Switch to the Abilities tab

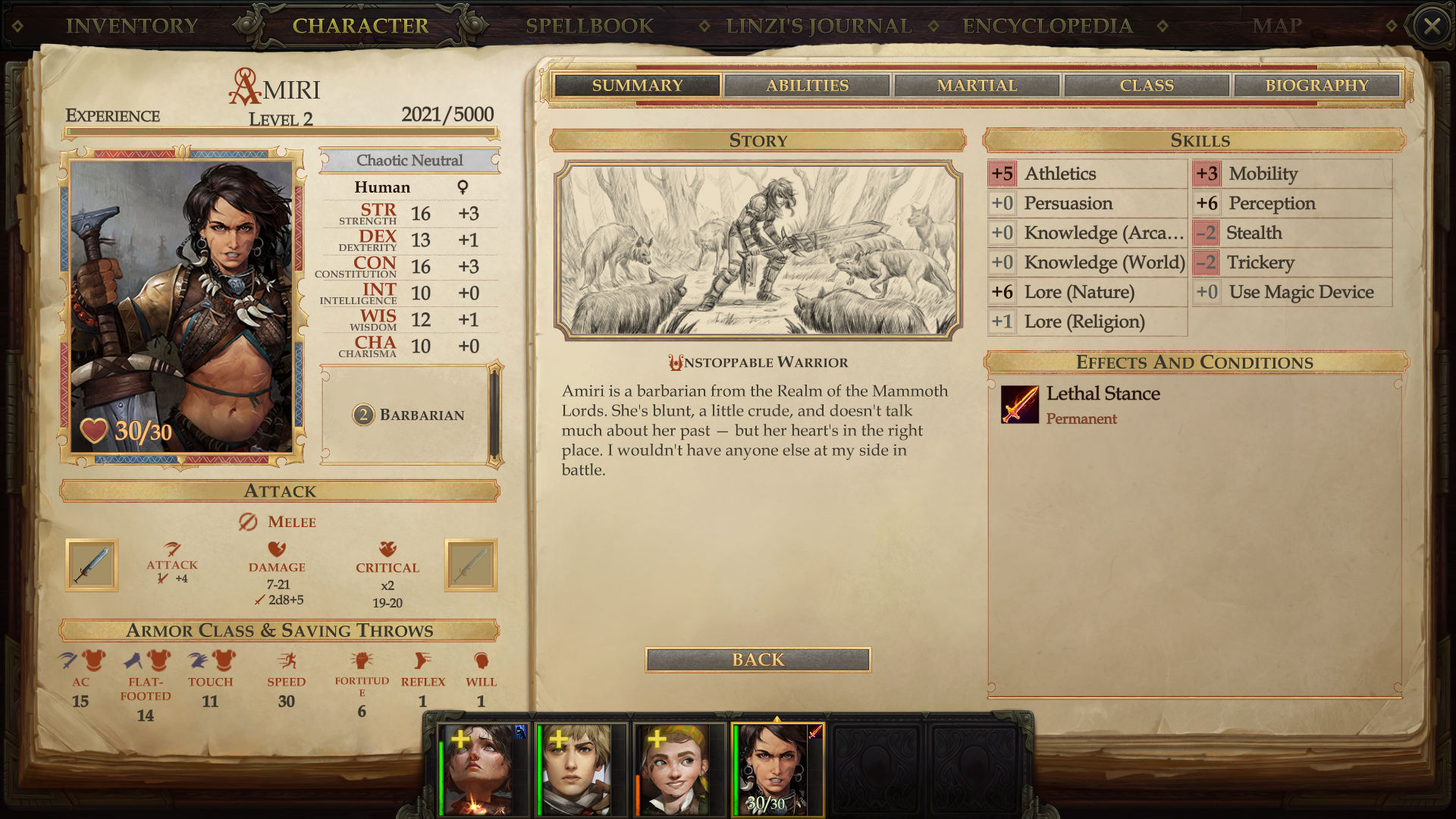tap(807, 86)
